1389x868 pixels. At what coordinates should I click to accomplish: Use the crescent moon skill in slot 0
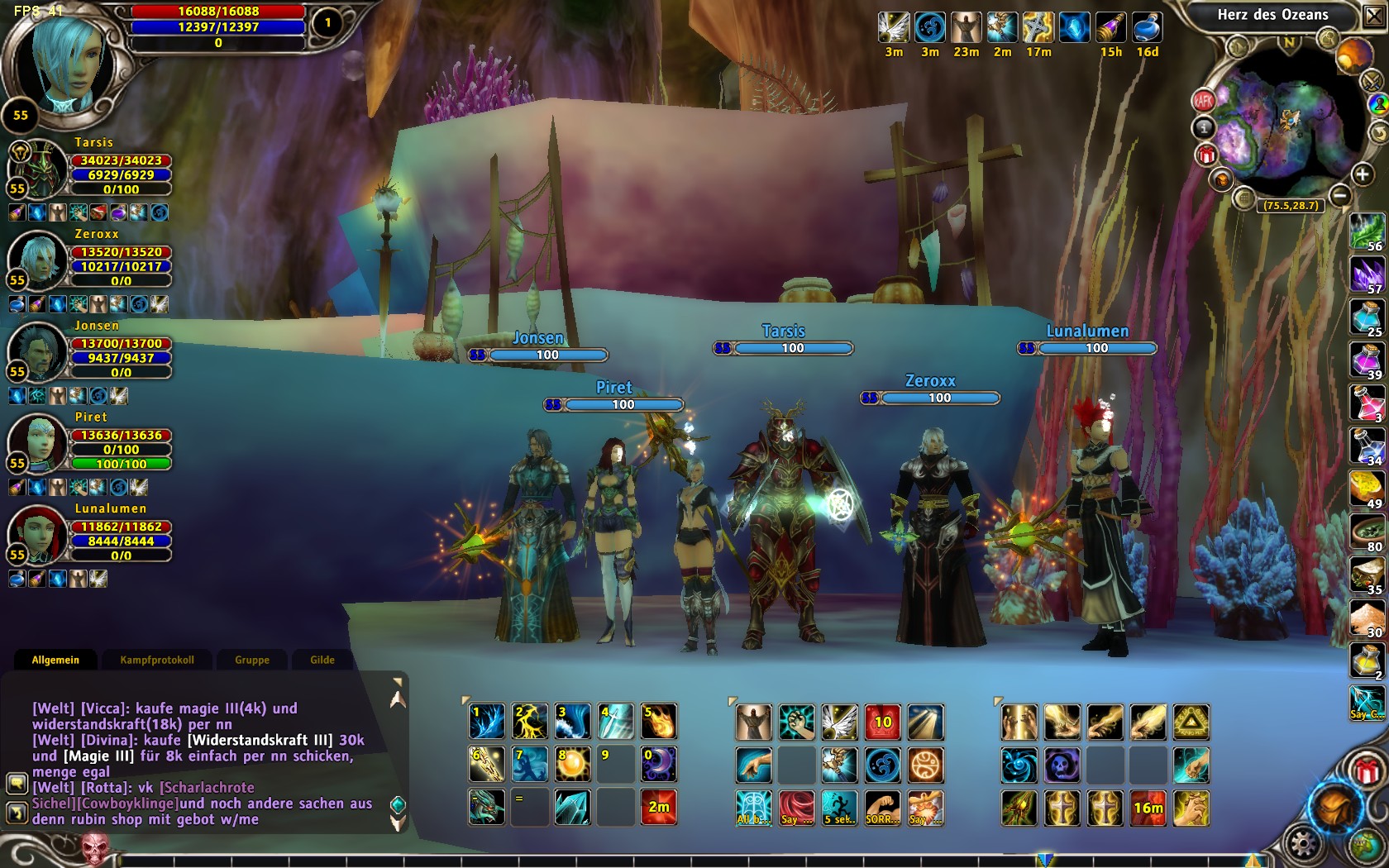[659, 765]
